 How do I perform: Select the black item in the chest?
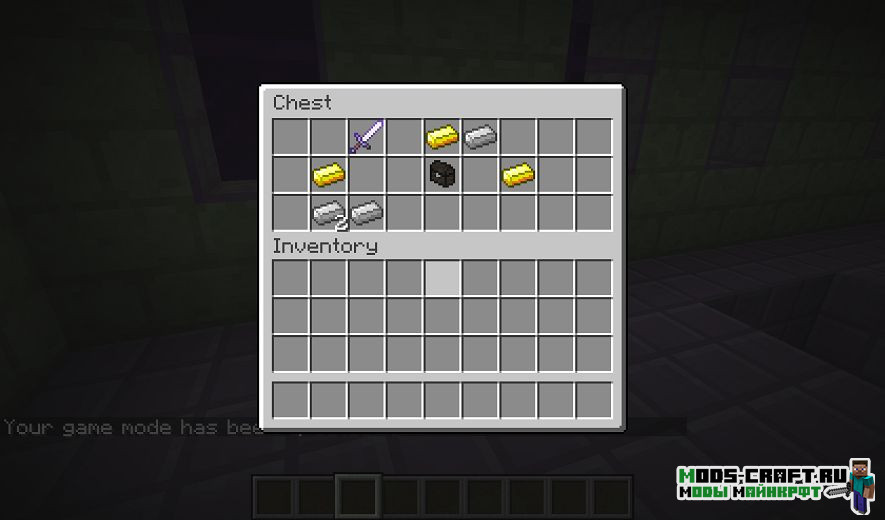[x=442, y=174]
